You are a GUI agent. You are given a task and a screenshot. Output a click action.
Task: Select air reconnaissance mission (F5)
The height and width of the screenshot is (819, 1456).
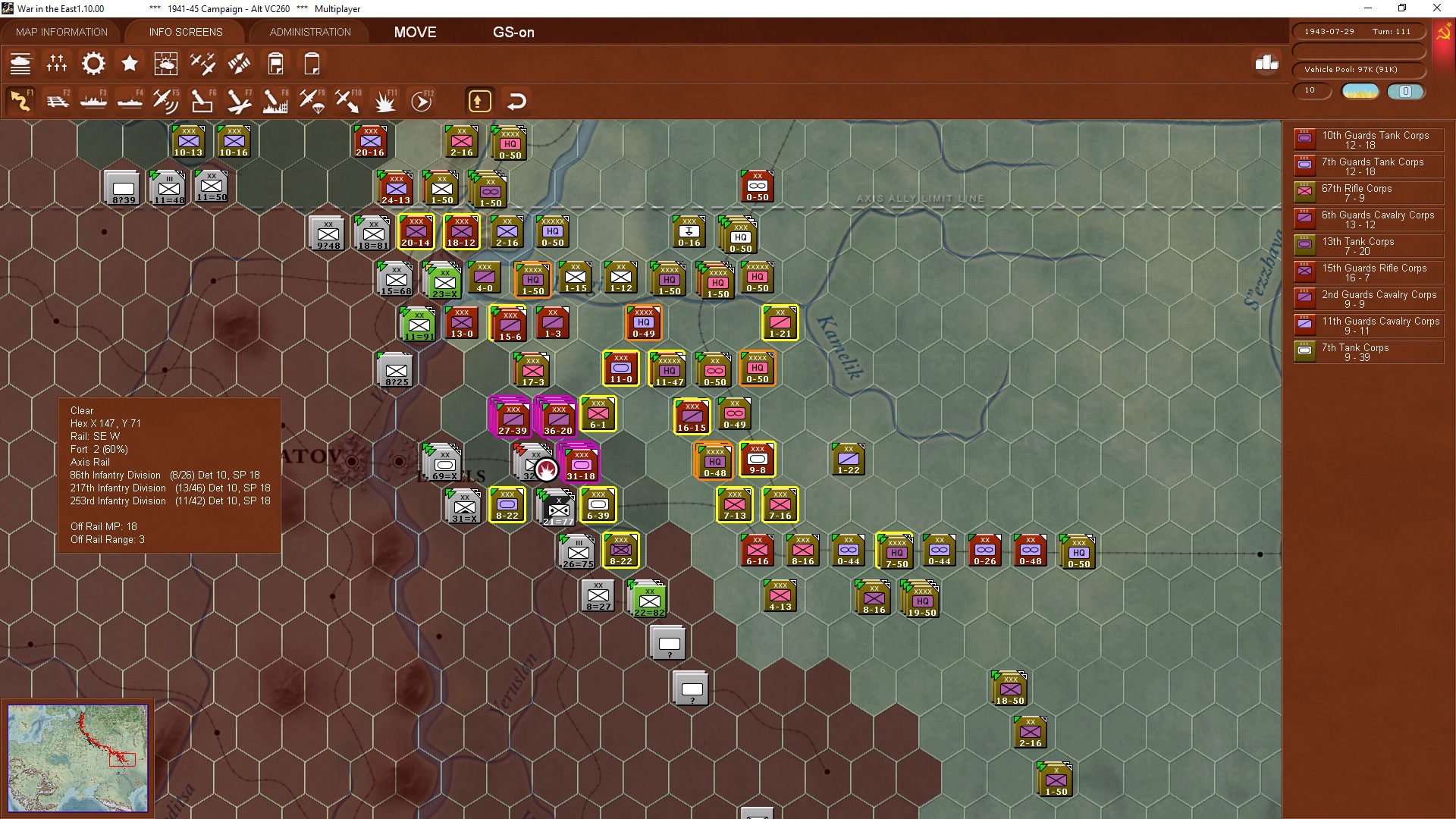166,99
